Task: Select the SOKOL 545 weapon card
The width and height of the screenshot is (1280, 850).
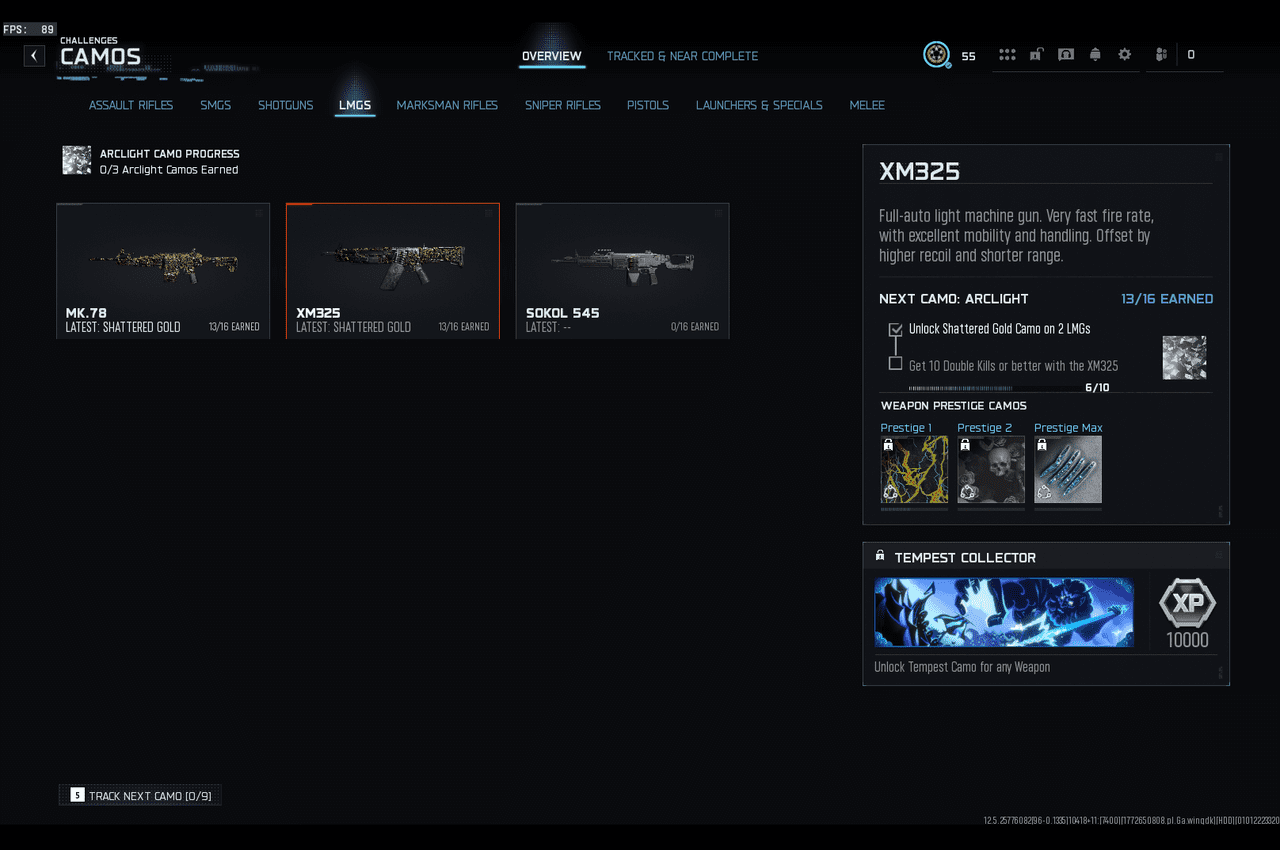Action: 622,270
